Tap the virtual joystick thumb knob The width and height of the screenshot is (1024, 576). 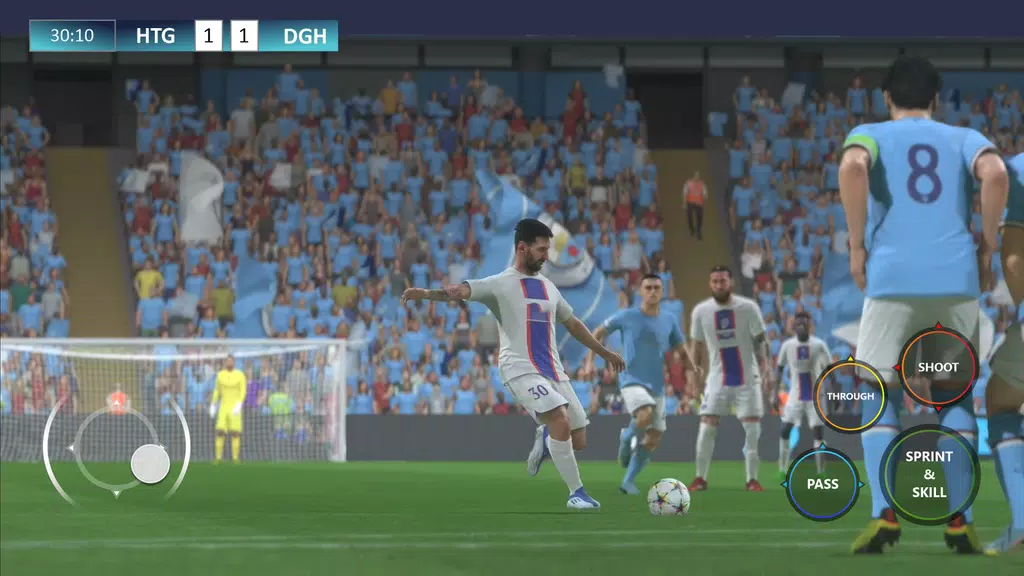click(x=150, y=464)
